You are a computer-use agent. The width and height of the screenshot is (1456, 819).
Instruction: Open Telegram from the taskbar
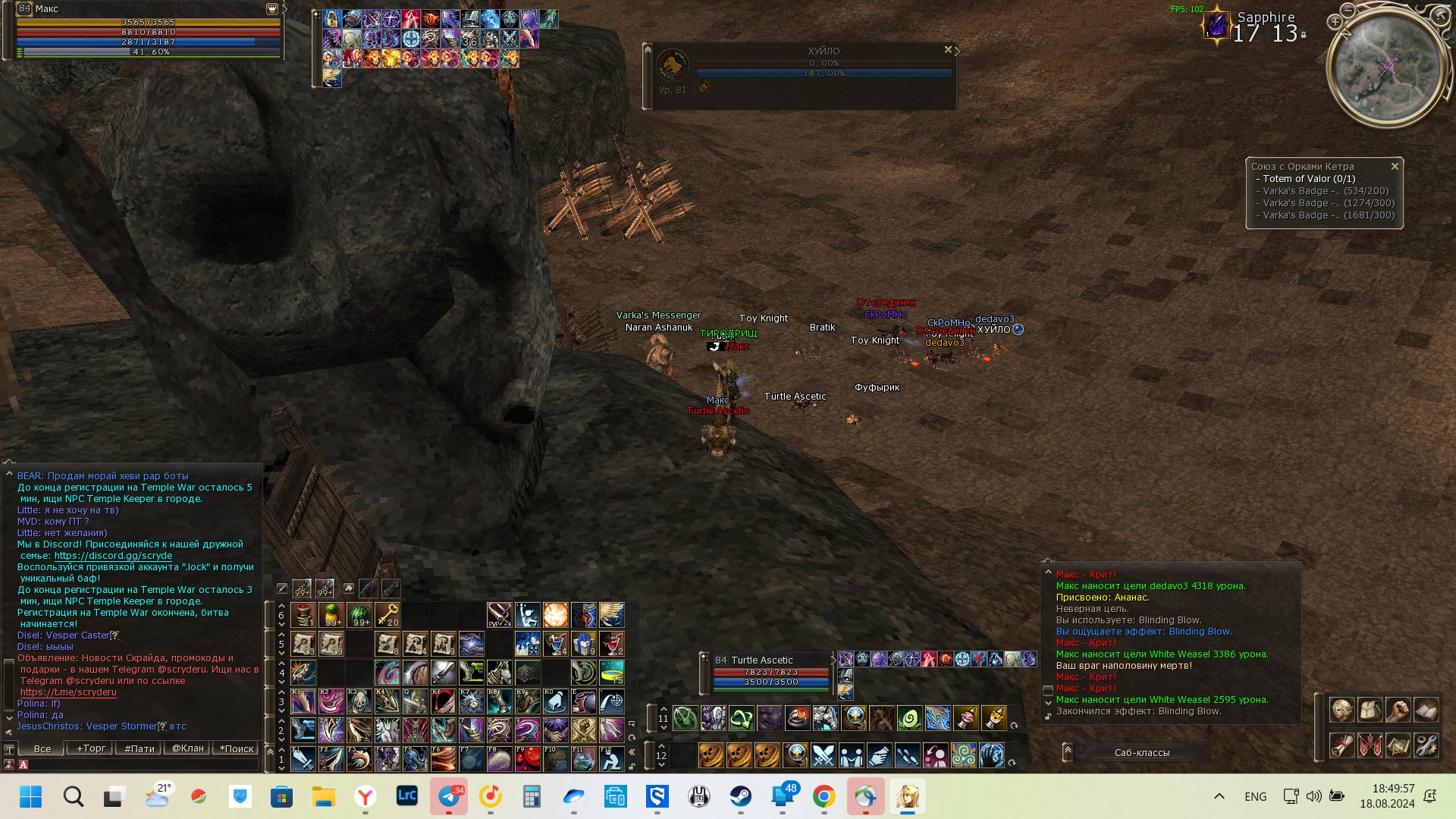[450, 797]
